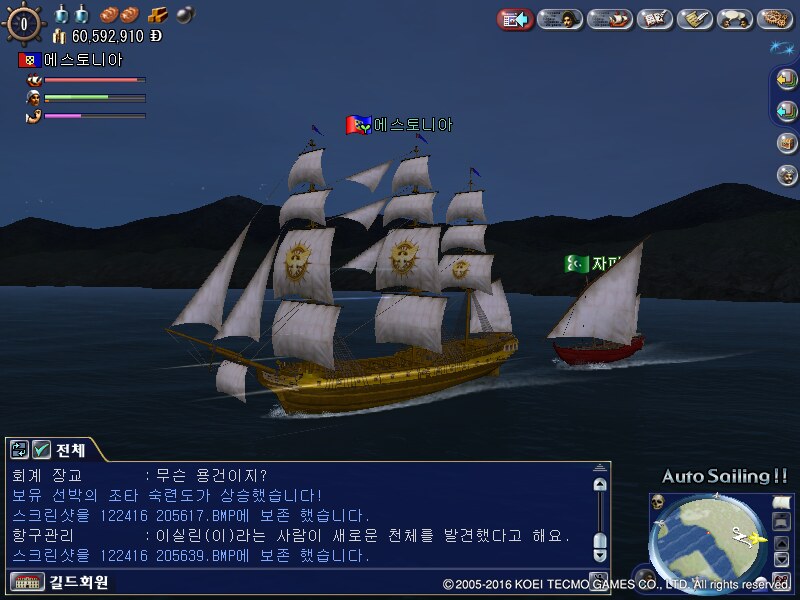
Task: Click the cyan arrow side button
Action: point(787,110)
